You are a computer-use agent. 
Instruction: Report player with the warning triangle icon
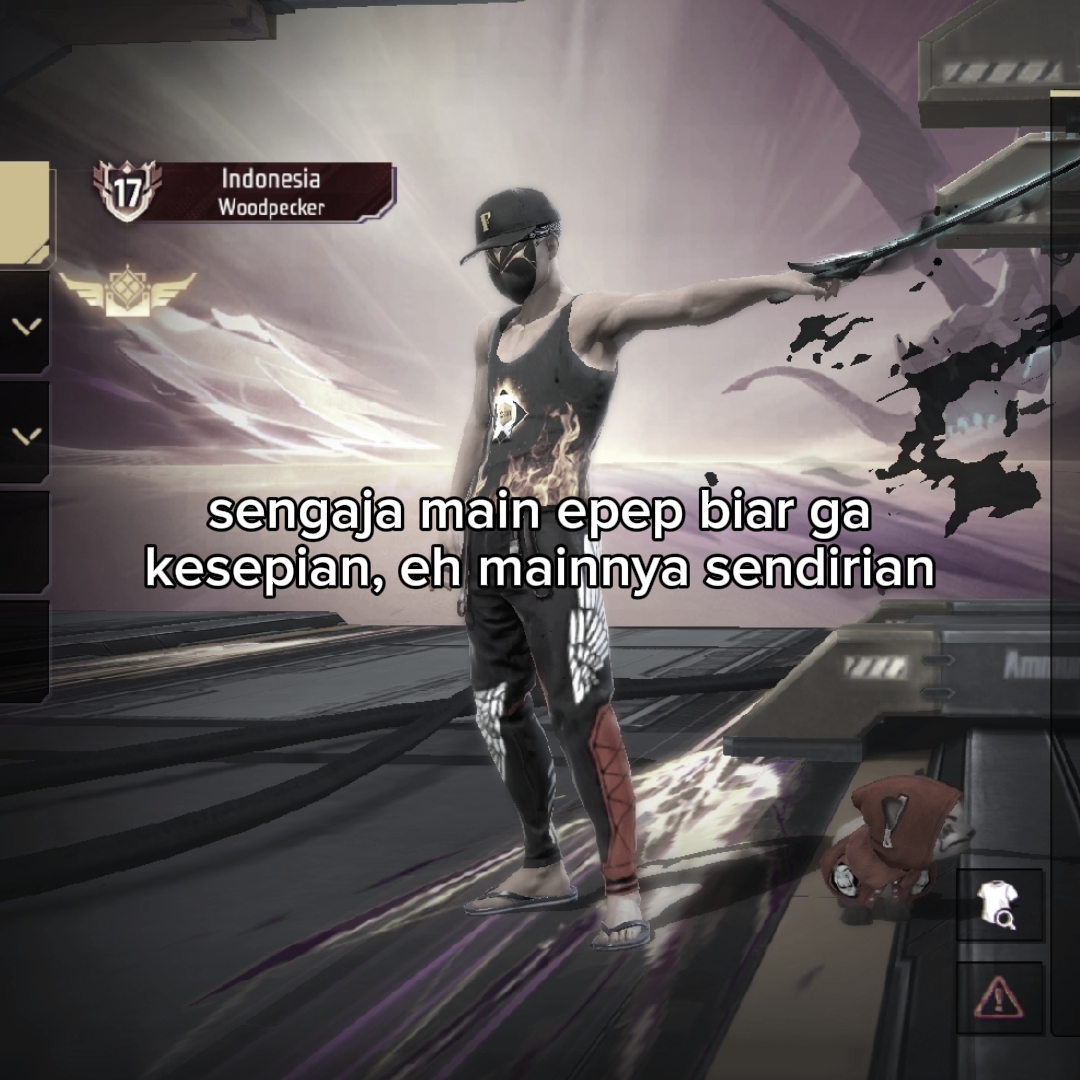[998, 996]
